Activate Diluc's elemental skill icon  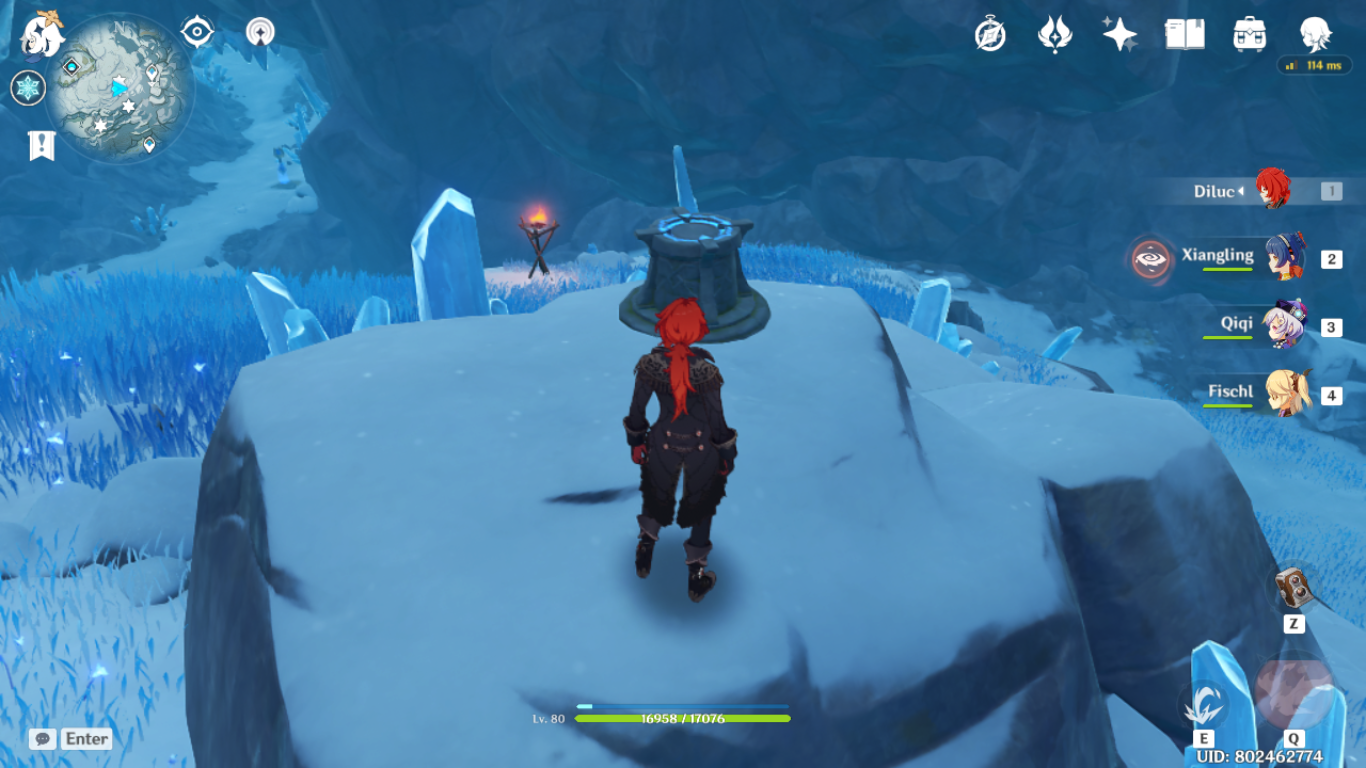click(1203, 703)
